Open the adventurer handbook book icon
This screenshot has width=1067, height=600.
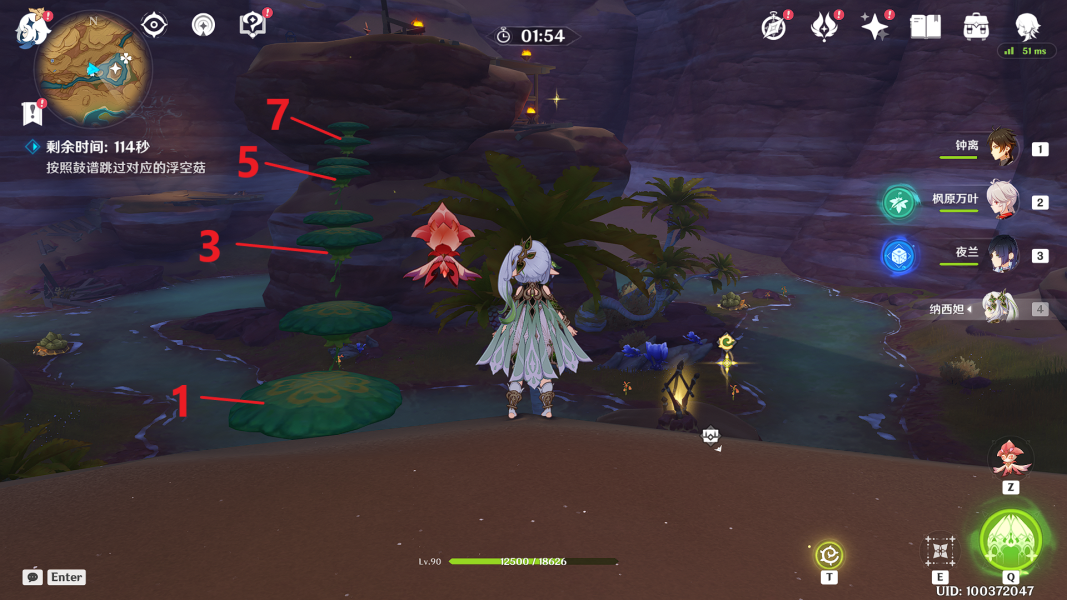point(925,27)
